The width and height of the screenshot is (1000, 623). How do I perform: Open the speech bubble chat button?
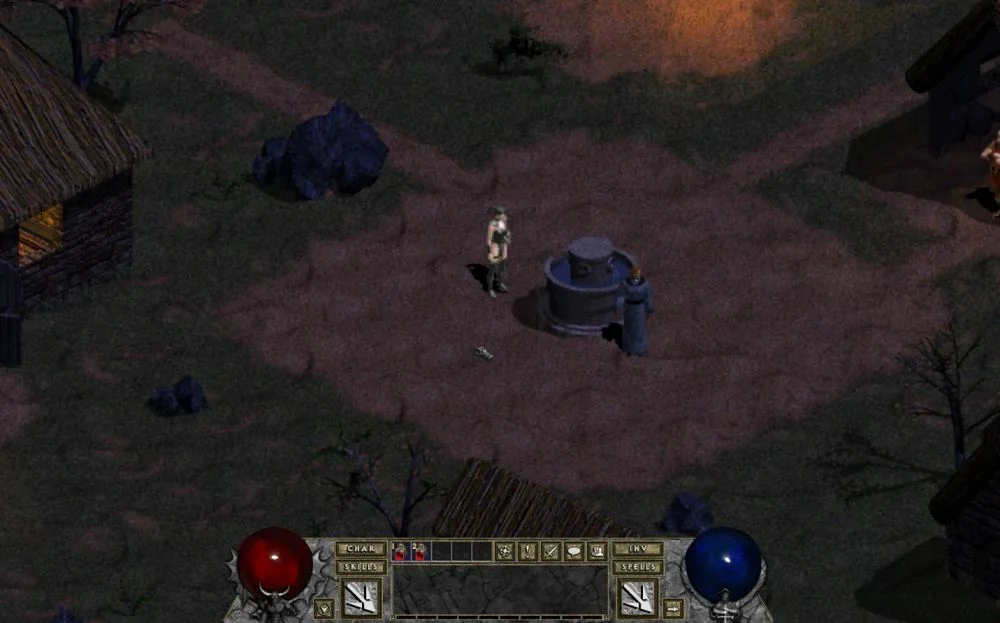[574, 551]
